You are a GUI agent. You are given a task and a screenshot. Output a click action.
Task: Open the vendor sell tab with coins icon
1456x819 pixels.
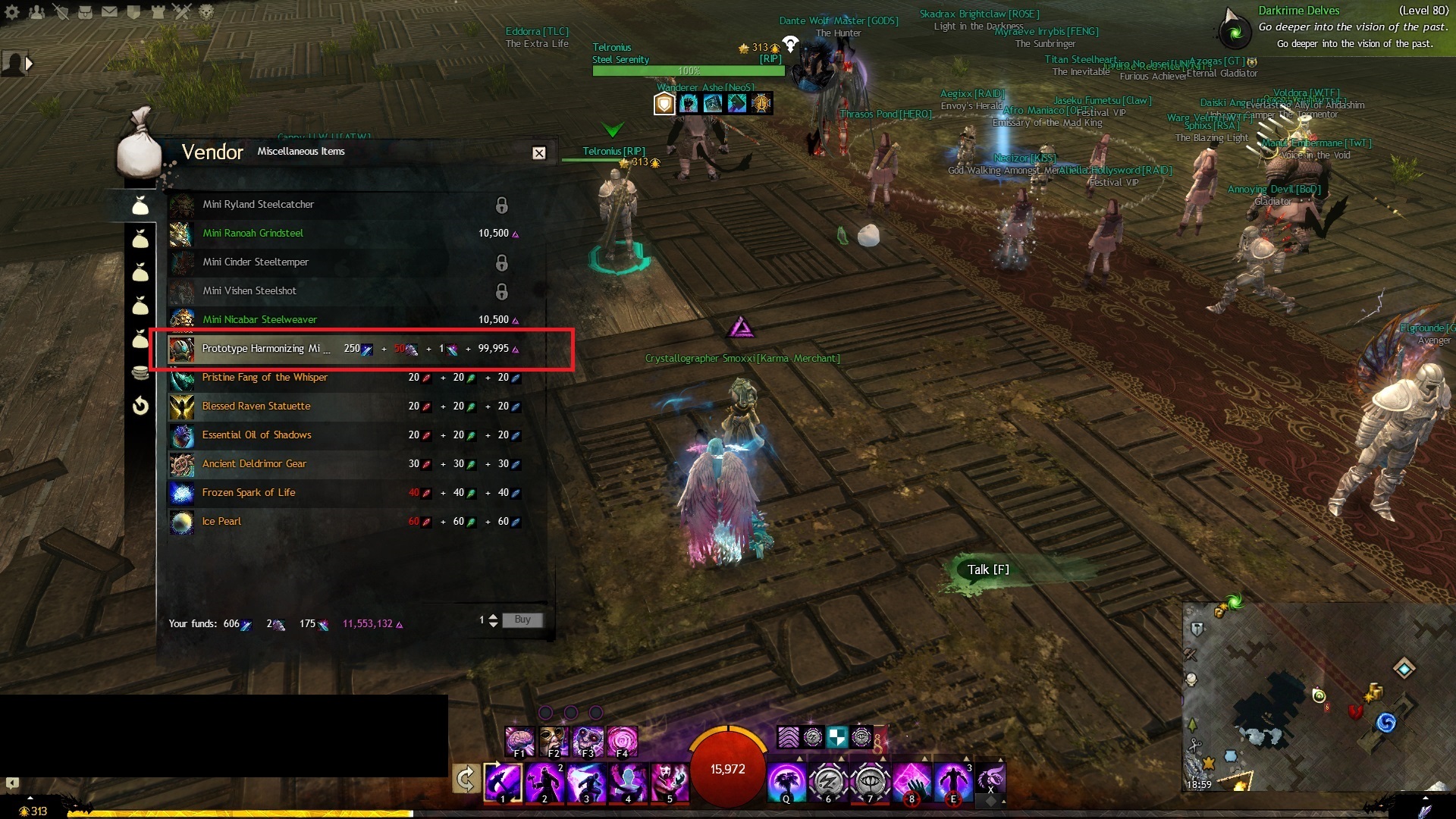click(140, 372)
